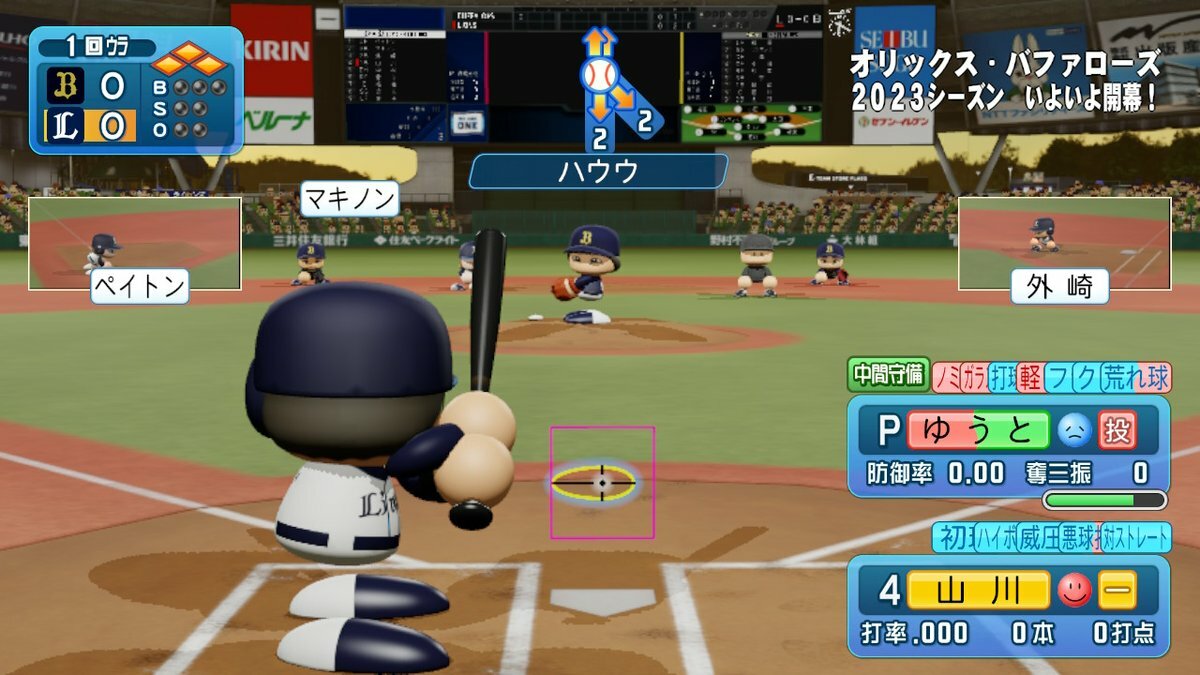Select the 中間守備 fielding shift tag

(x=889, y=375)
